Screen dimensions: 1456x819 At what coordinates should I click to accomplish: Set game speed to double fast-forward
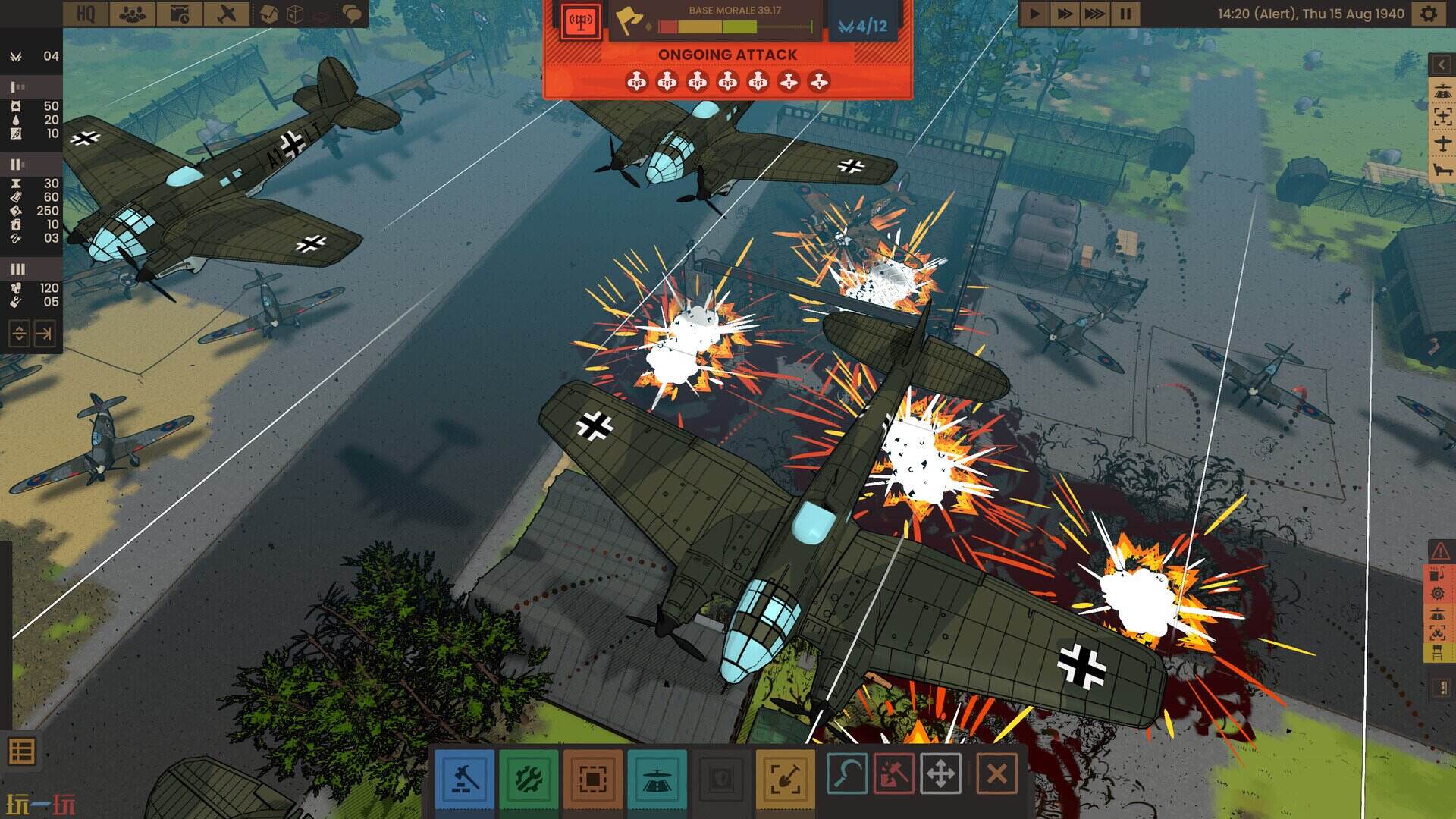(1064, 14)
